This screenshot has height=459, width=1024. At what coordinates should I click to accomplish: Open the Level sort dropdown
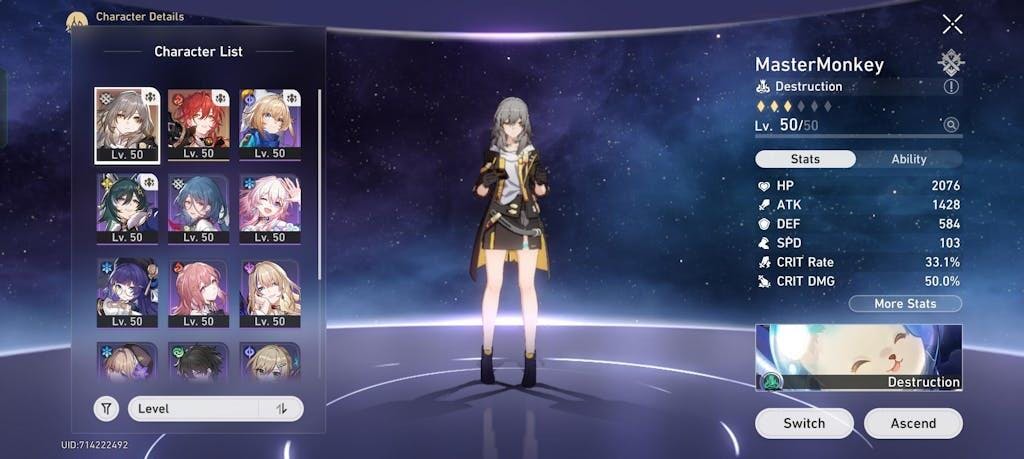tap(195, 408)
